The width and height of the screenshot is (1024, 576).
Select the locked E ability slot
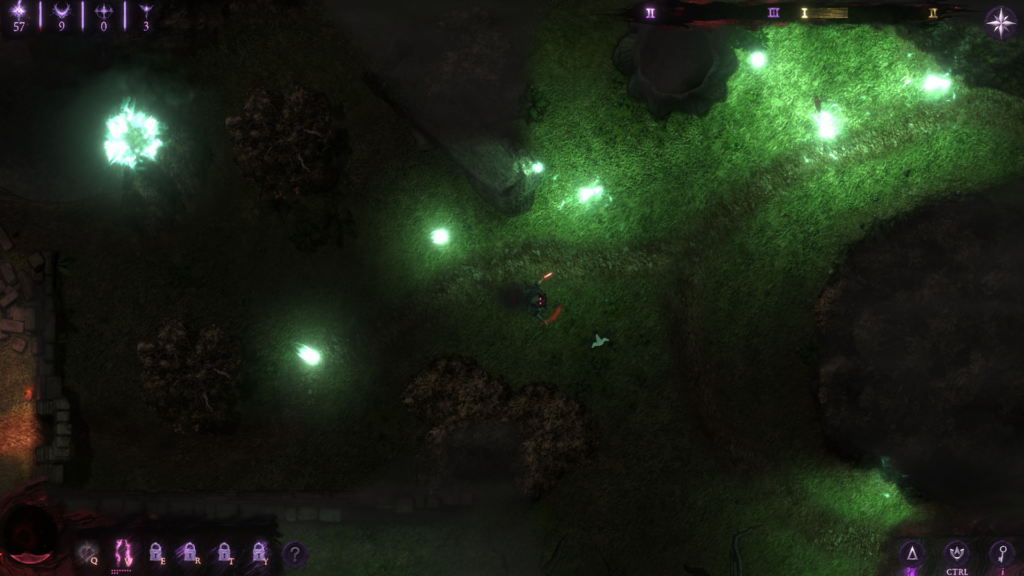(156, 553)
